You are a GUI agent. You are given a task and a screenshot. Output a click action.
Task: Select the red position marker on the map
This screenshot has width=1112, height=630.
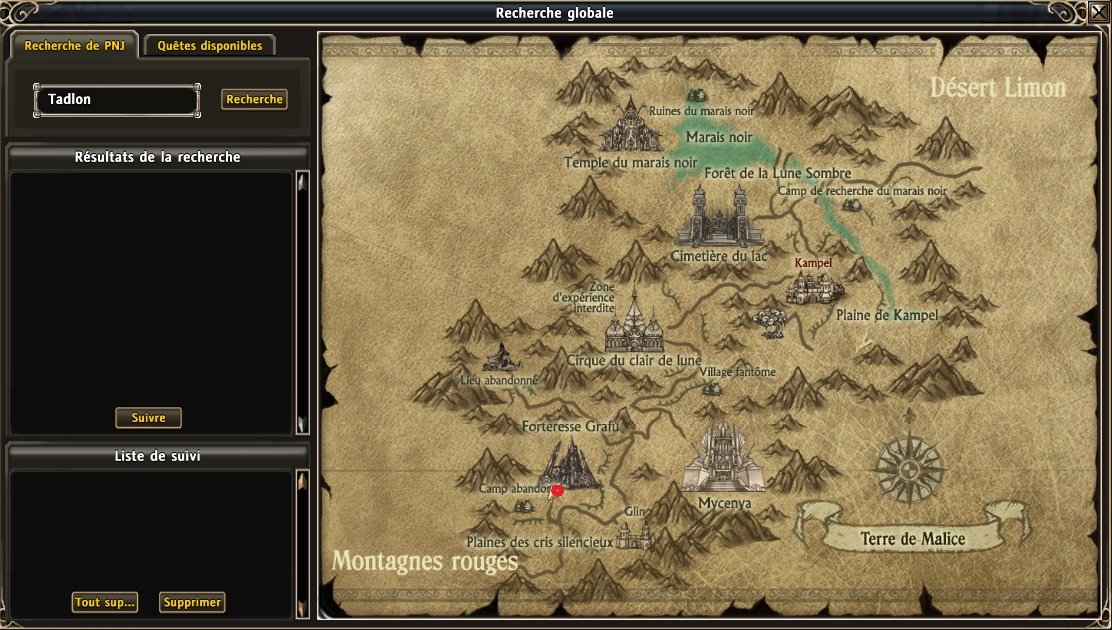pyautogui.click(x=558, y=490)
